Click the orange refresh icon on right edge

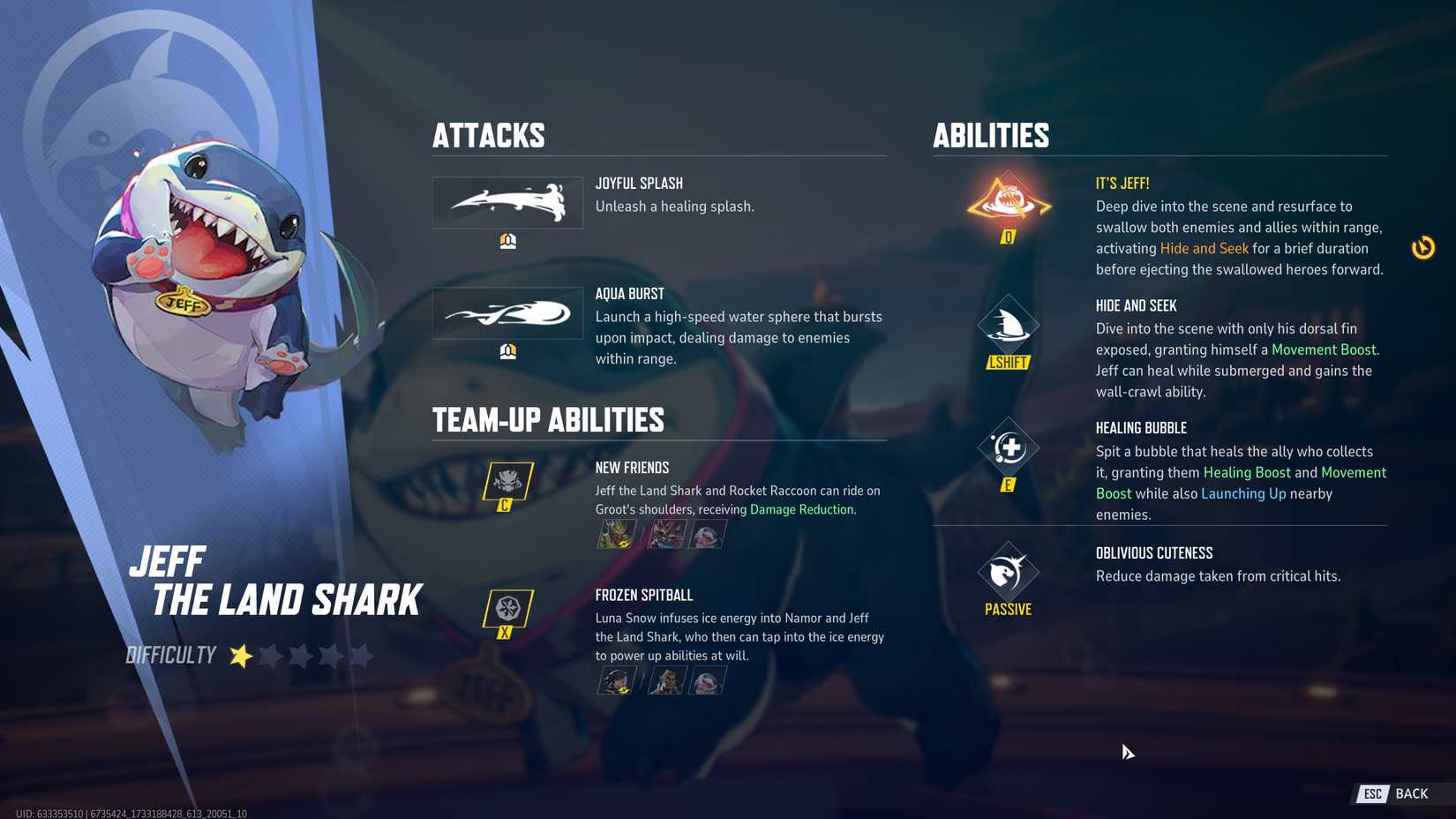[x=1424, y=248]
